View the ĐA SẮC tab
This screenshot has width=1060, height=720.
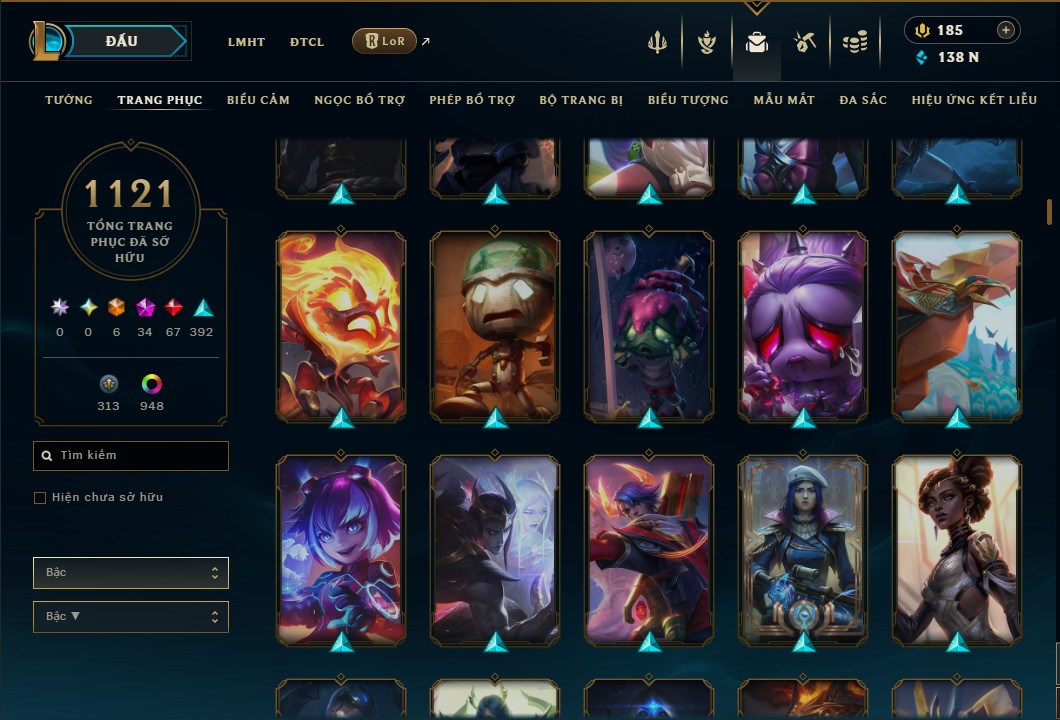tap(863, 100)
